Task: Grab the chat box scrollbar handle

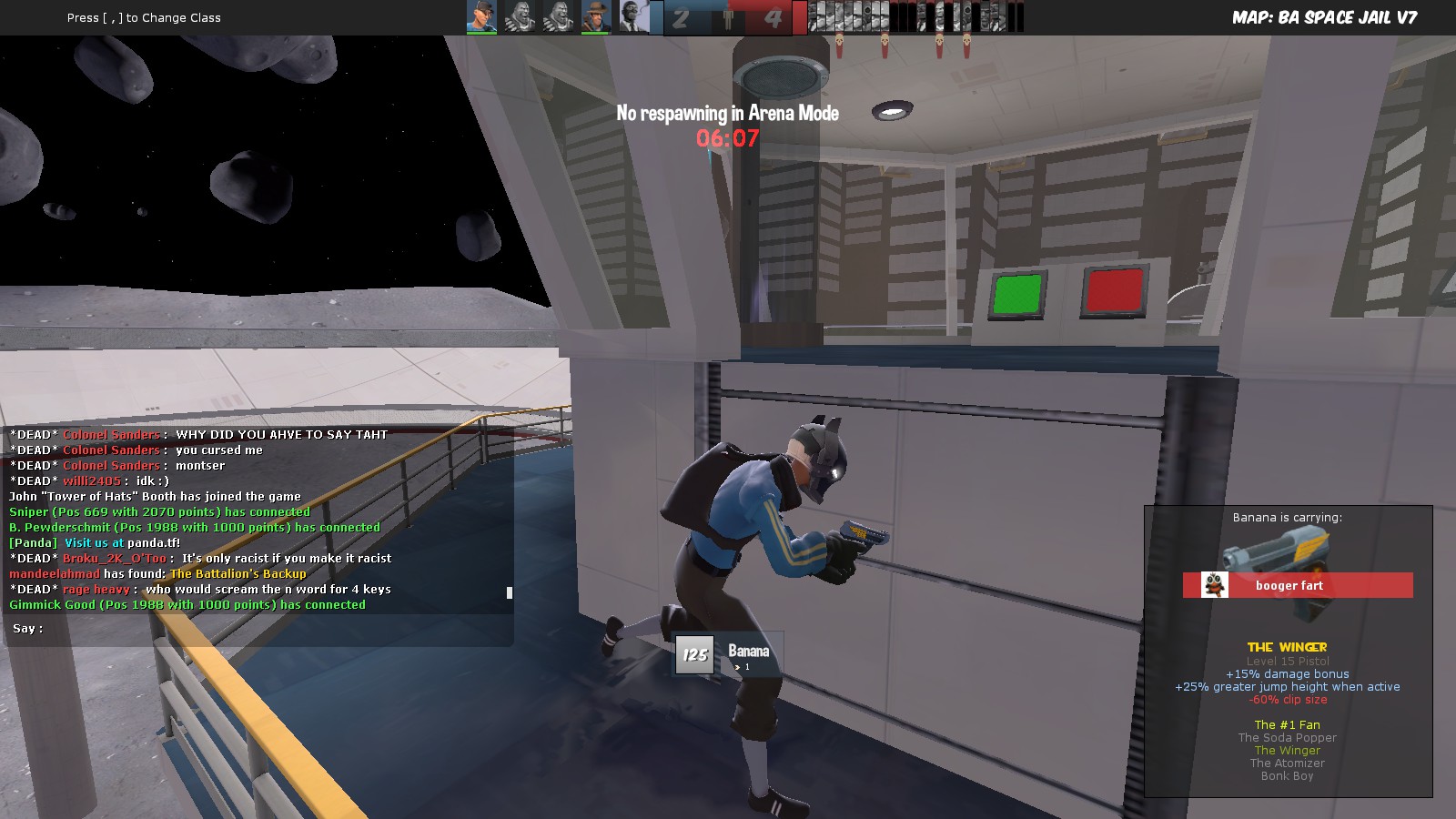Action: click(x=509, y=592)
